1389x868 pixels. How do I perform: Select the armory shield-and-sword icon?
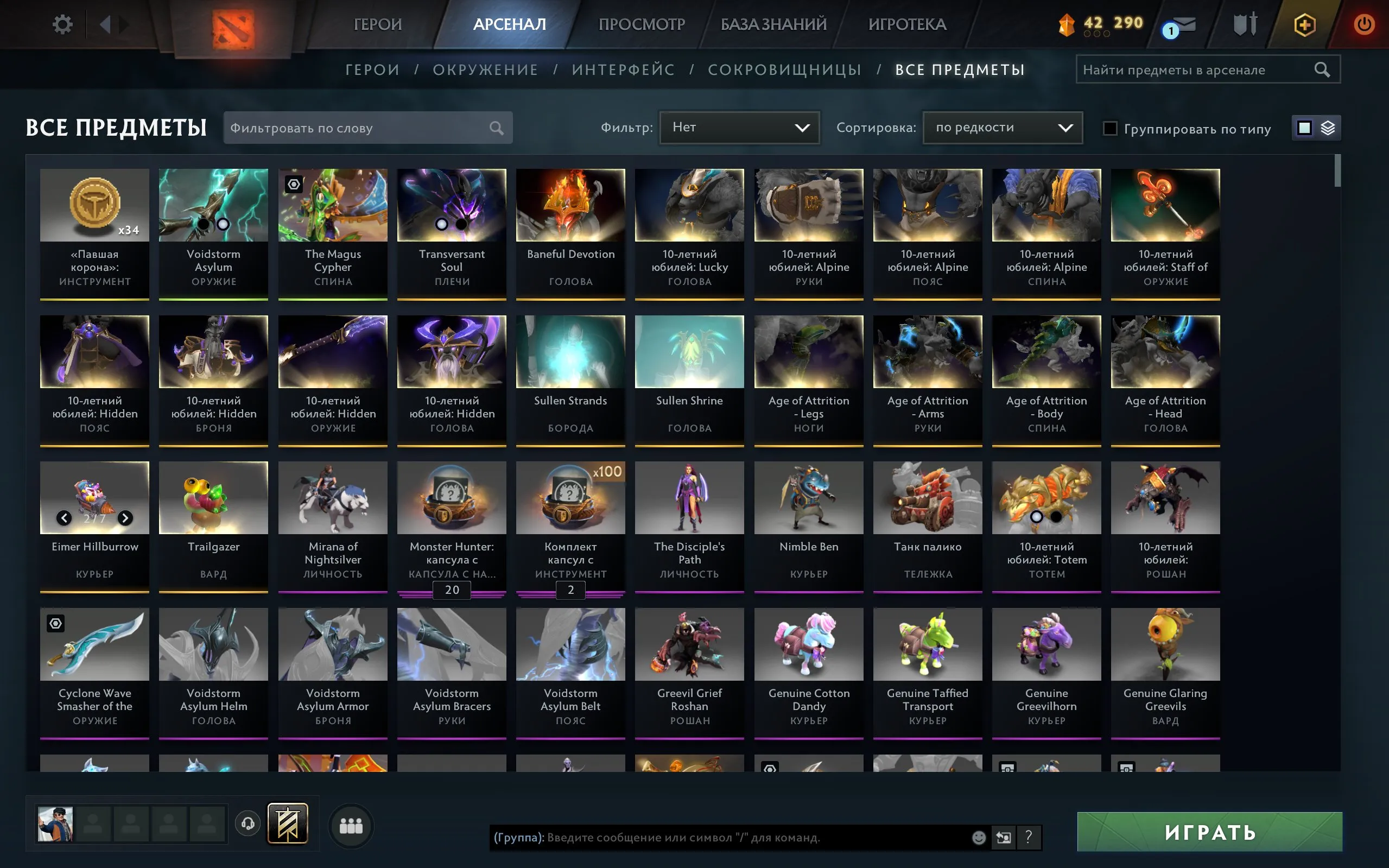pos(1245,24)
